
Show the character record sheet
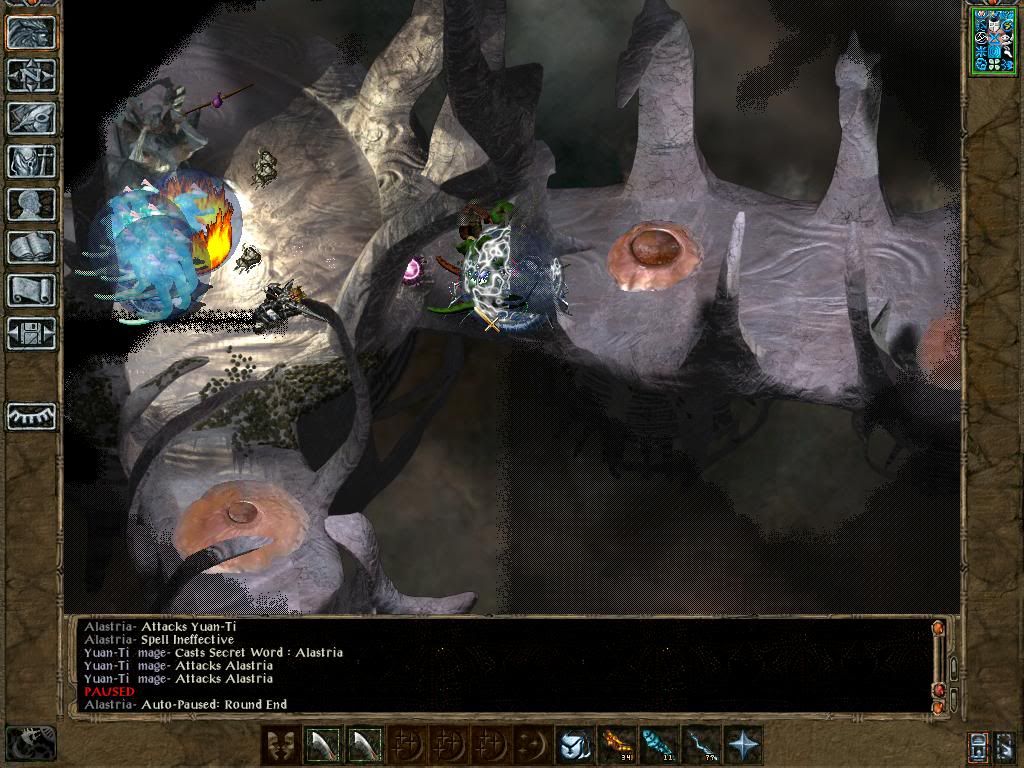(31, 205)
